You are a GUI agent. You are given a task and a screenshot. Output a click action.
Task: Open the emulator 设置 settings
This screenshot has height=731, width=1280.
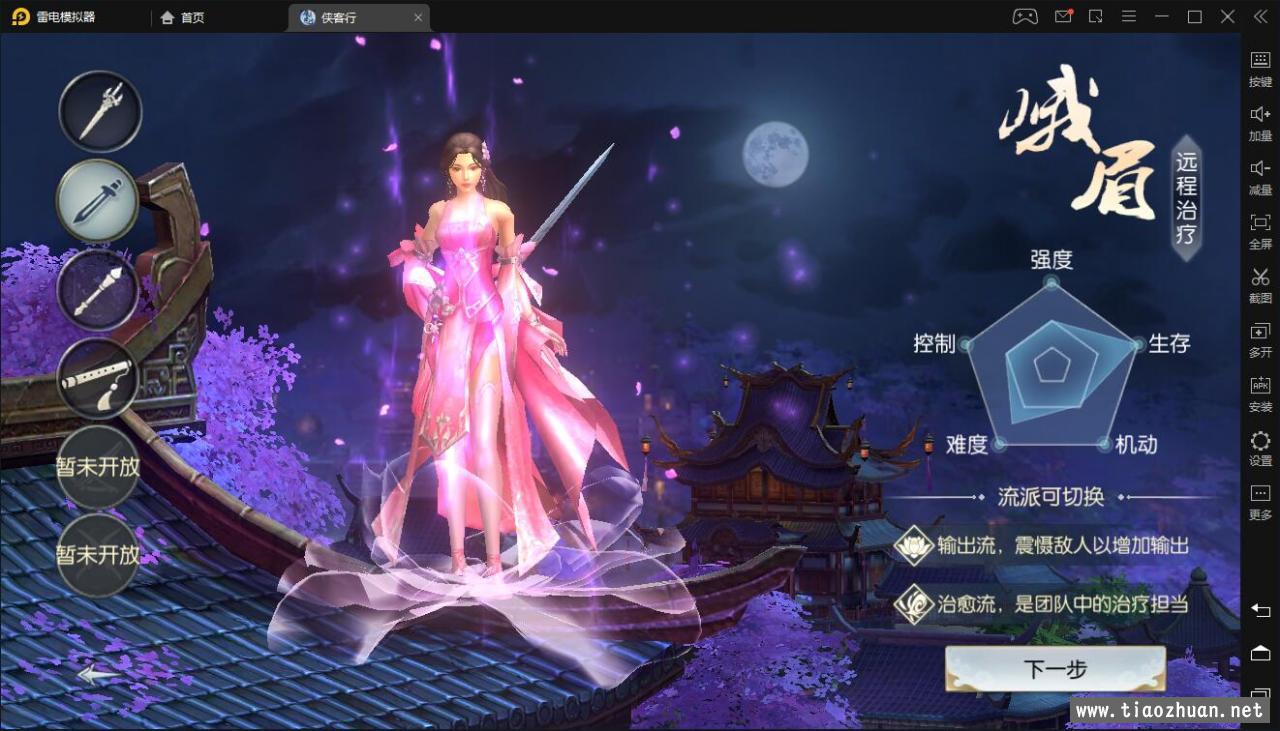[x=1260, y=447]
